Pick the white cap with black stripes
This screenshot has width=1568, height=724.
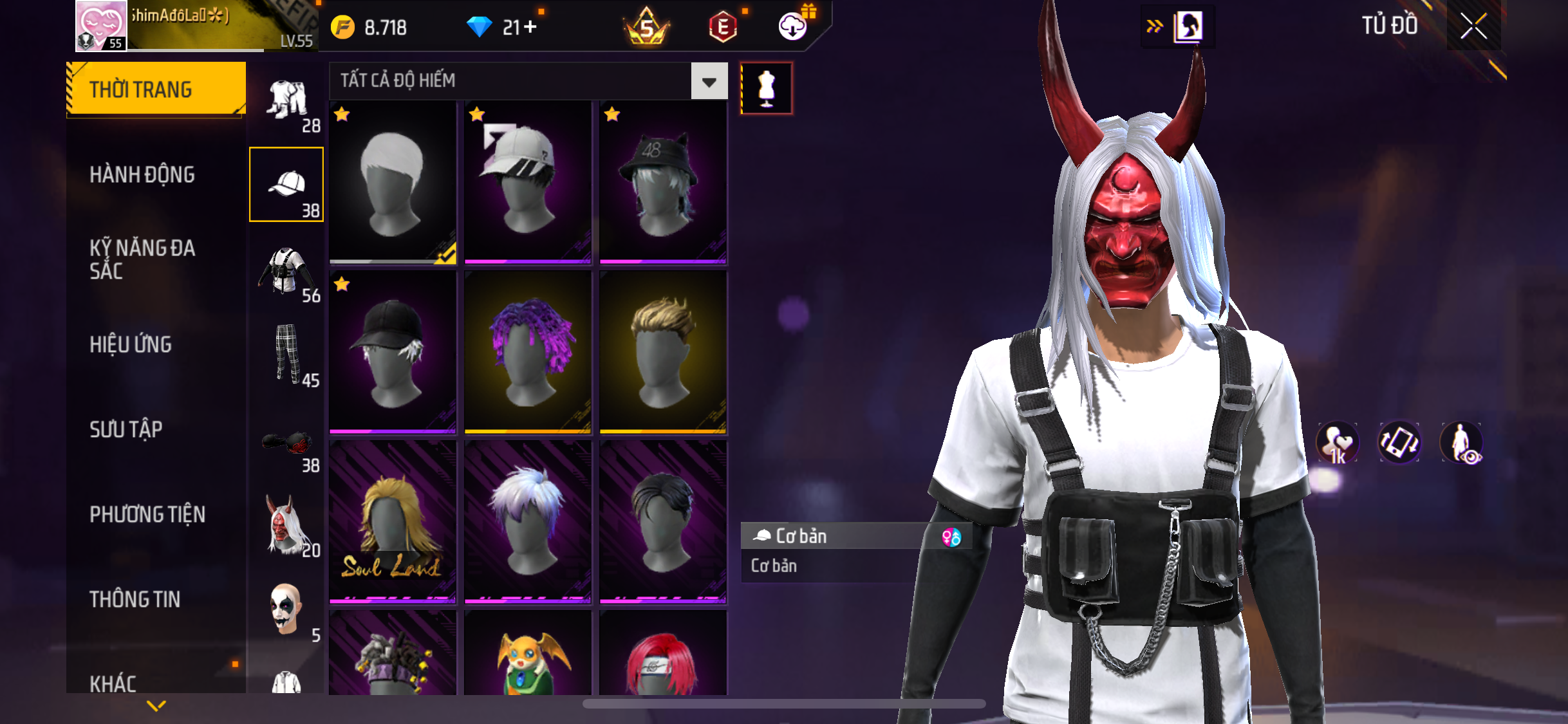(x=528, y=182)
